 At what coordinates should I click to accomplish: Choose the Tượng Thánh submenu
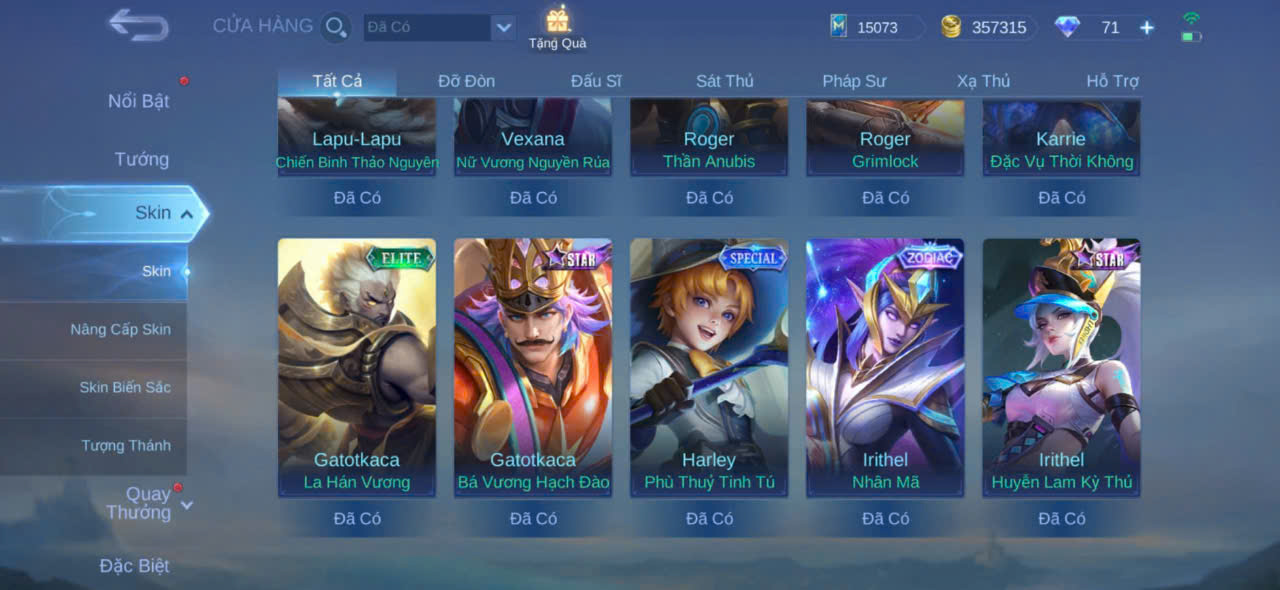click(x=126, y=445)
